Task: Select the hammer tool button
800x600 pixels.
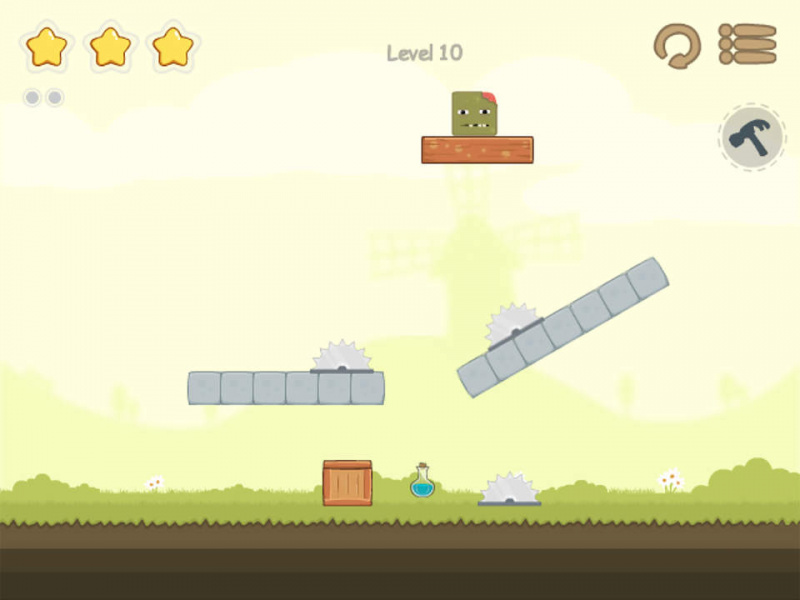Action: pyautogui.click(x=751, y=137)
